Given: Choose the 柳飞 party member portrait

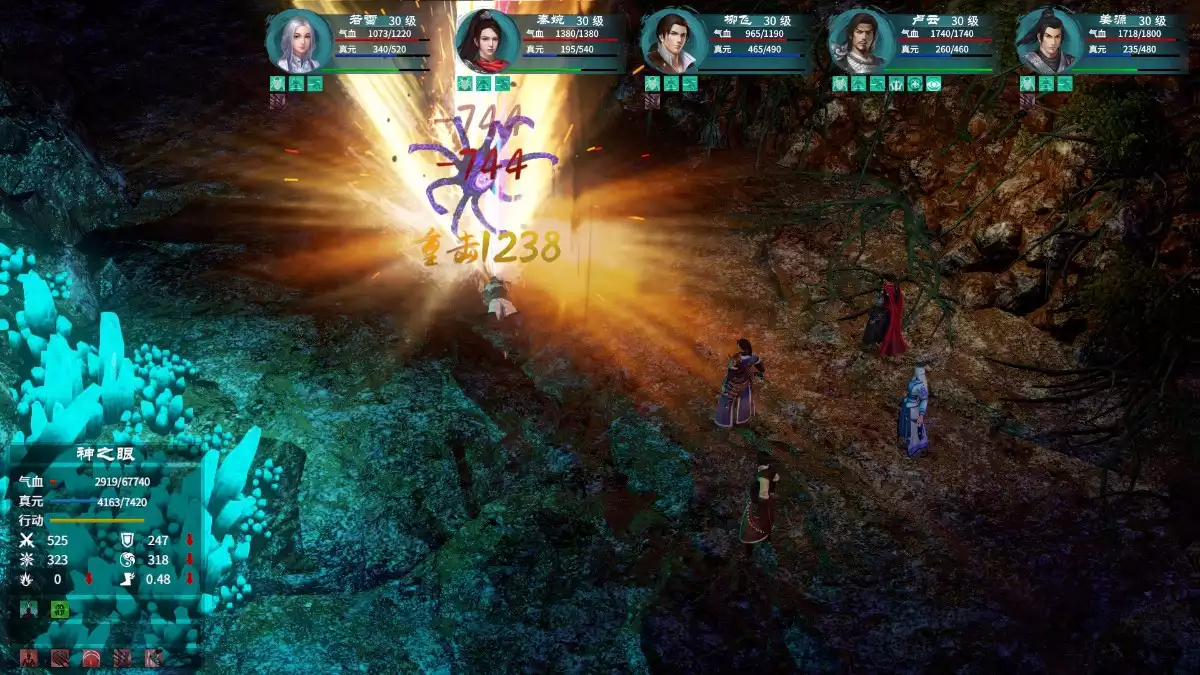Looking at the screenshot, I should [673, 42].
